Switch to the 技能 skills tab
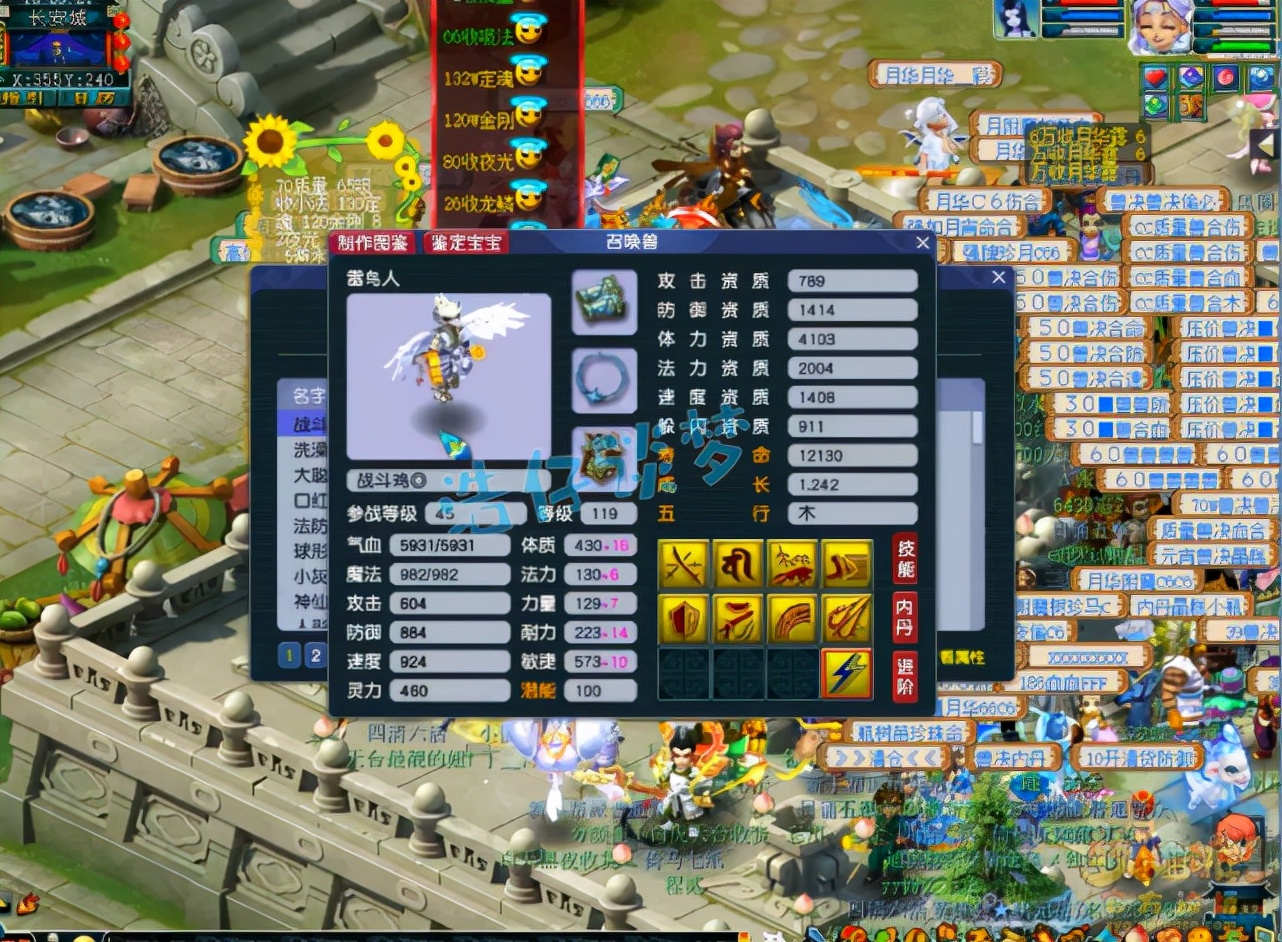 point(903,558)
